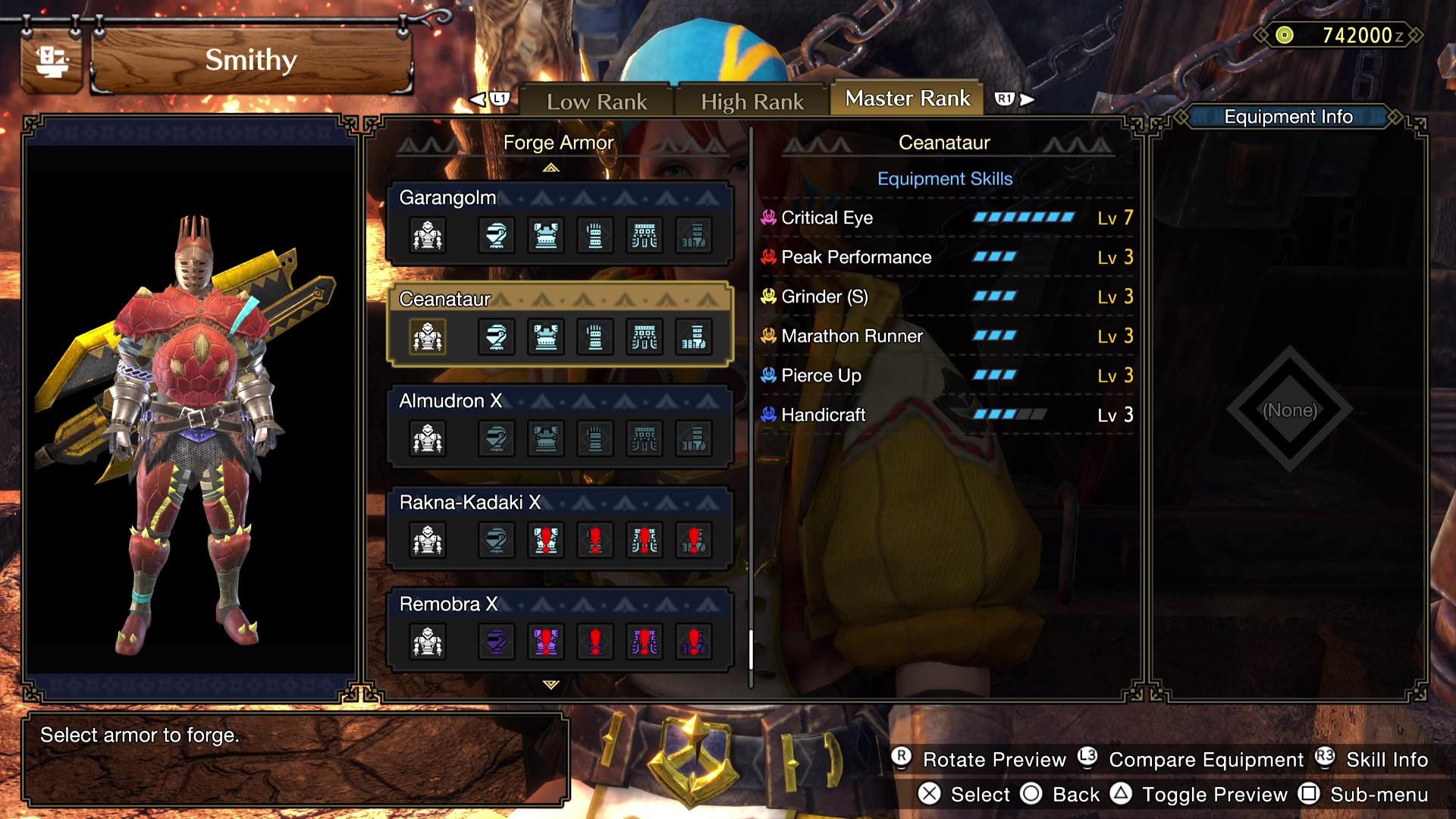
Task: Click the armor list scrollbar thumb
Action: coord(751,650)
